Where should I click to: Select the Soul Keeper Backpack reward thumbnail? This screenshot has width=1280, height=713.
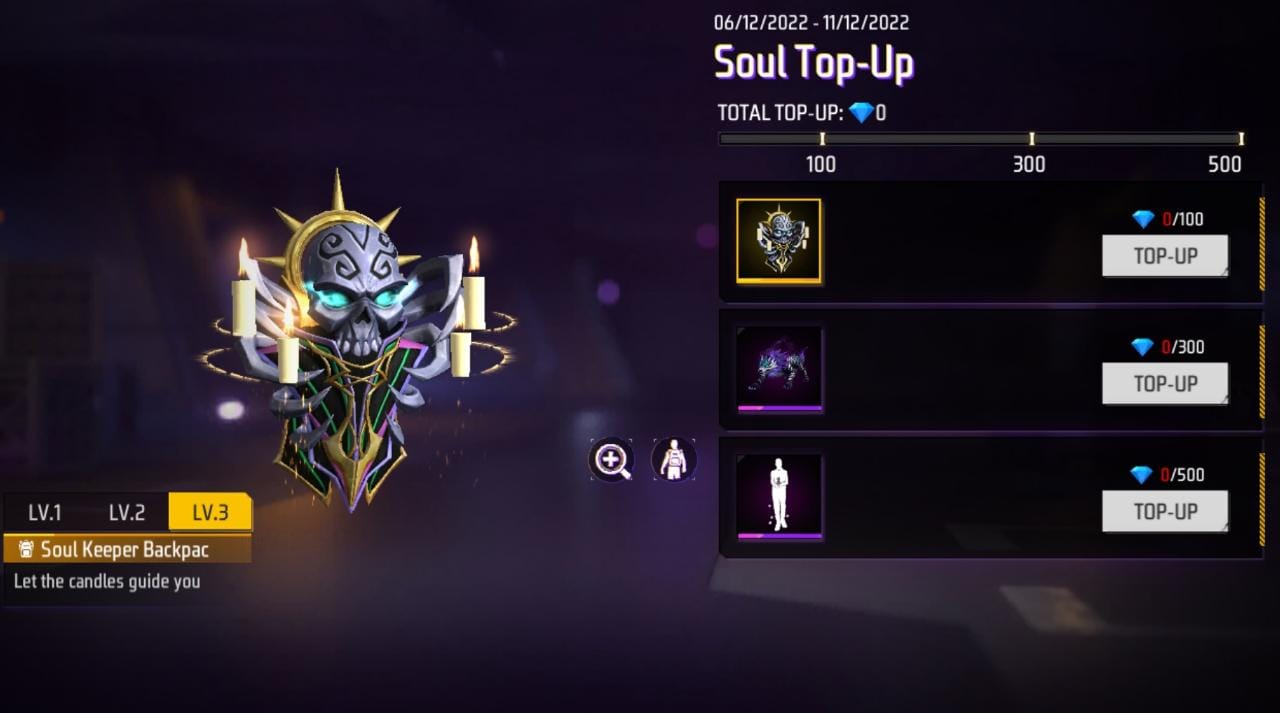(779, 241)
